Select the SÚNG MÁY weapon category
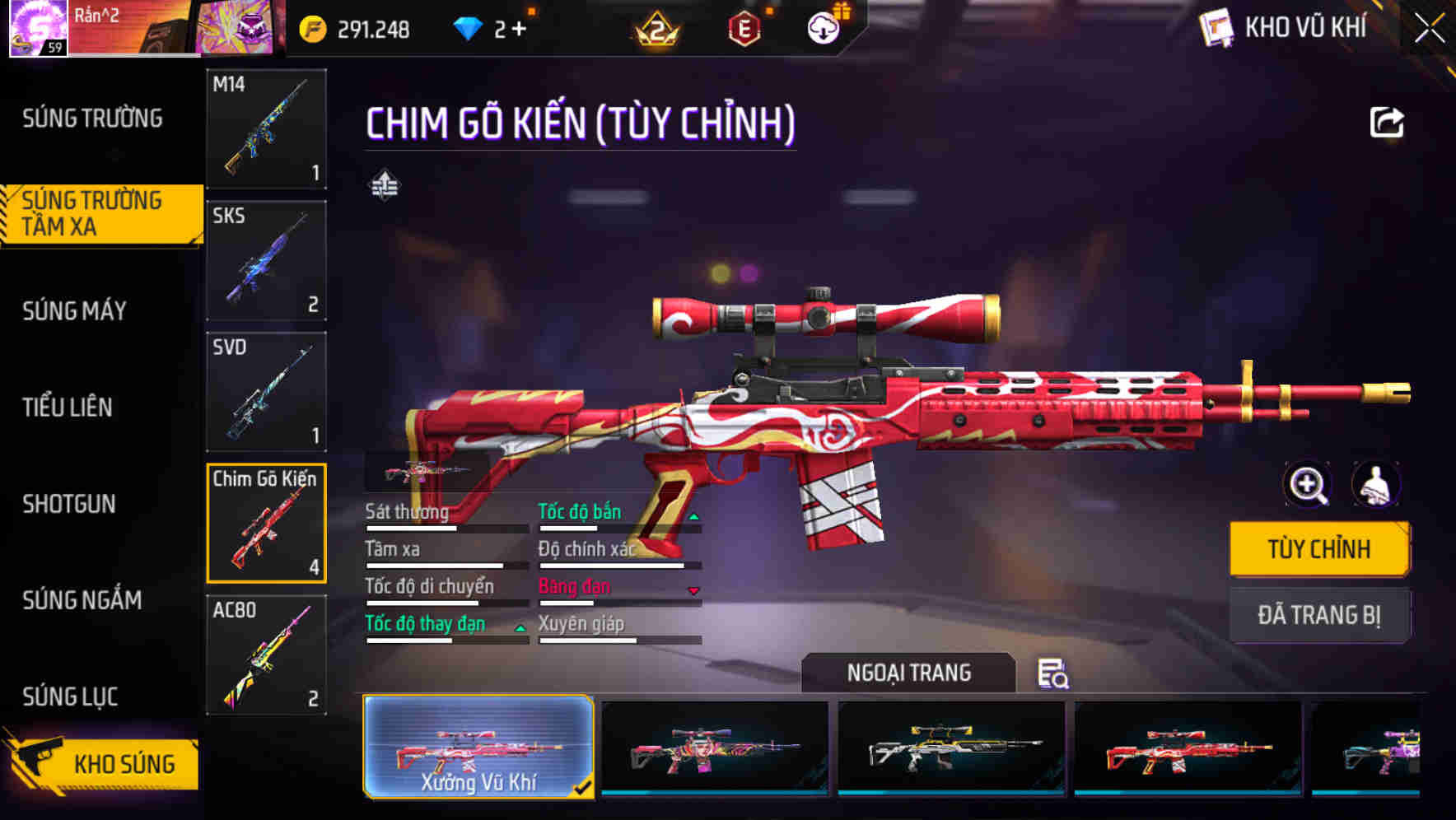 pyautogui.click(x=74, y=311)
